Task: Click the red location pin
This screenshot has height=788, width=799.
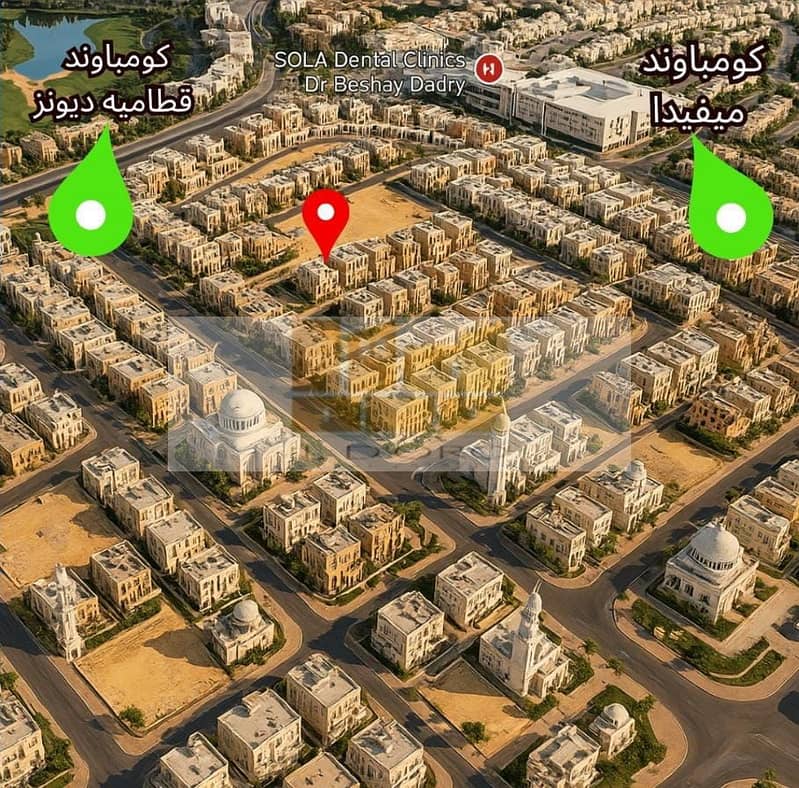Action: [x=326, y=216]
